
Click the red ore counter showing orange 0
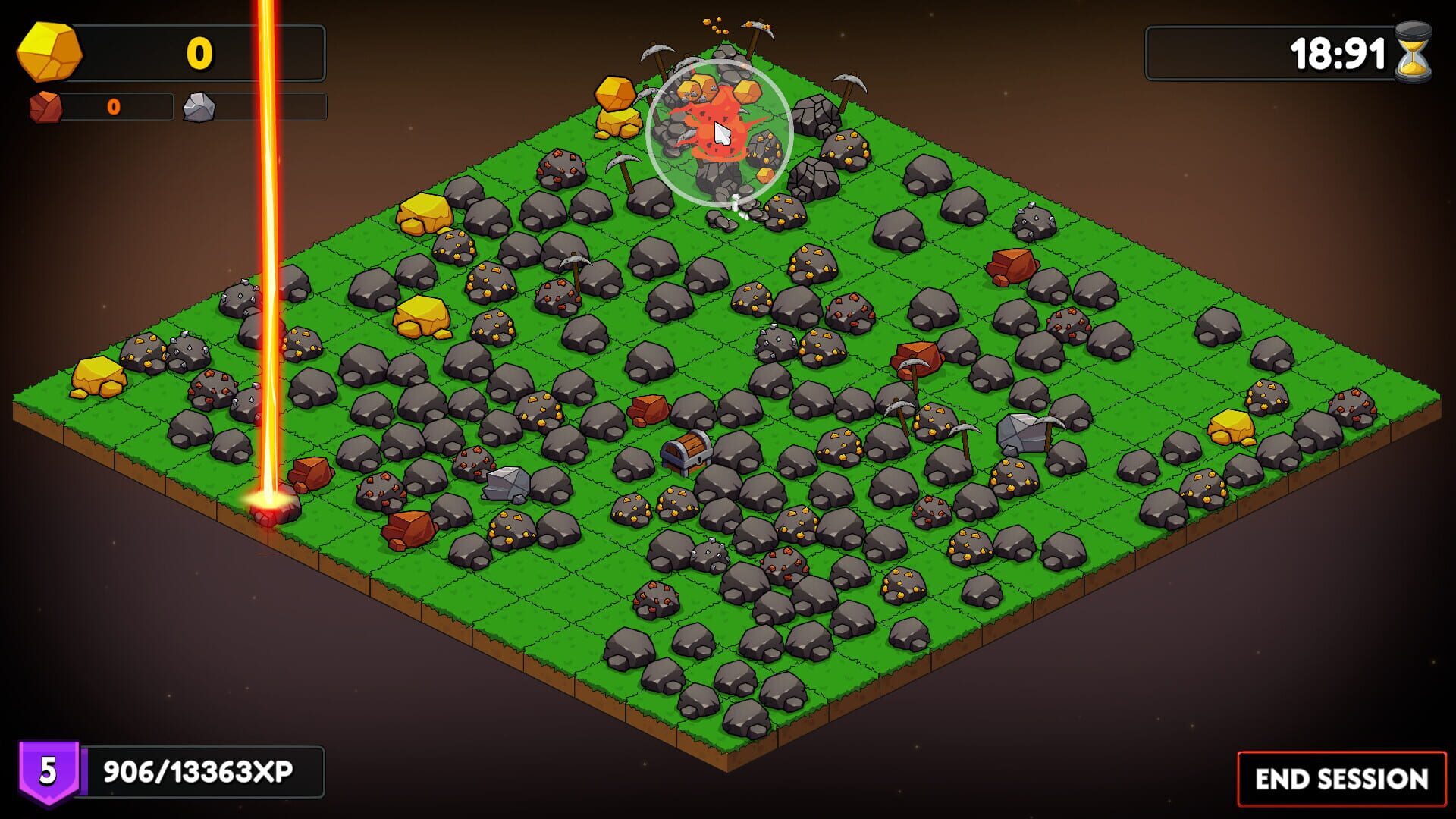114,107
